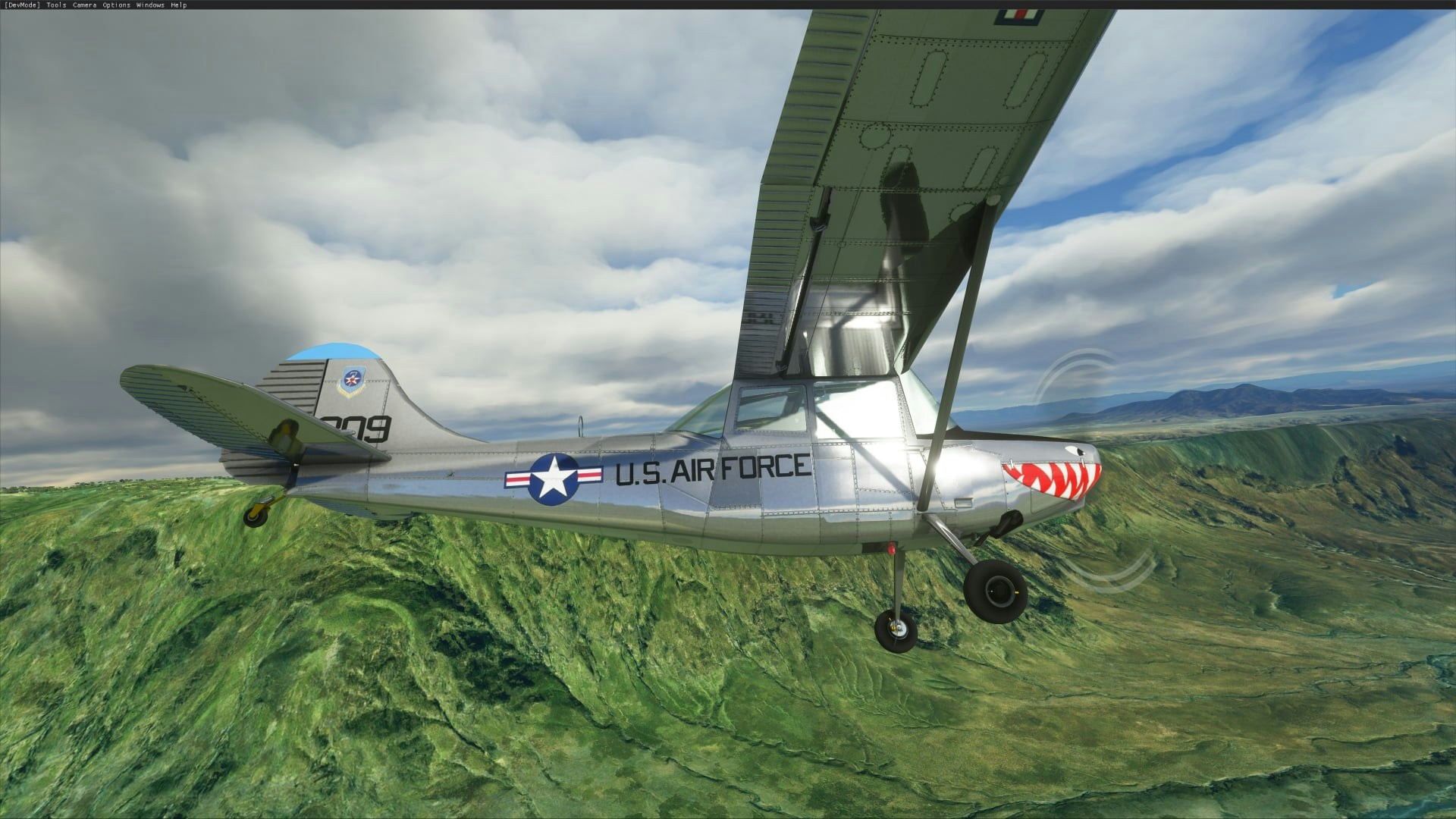Open the DevMode menu
Viewport: 1456px width, 819px height.
pyautogui.click(x=22, y=5)
